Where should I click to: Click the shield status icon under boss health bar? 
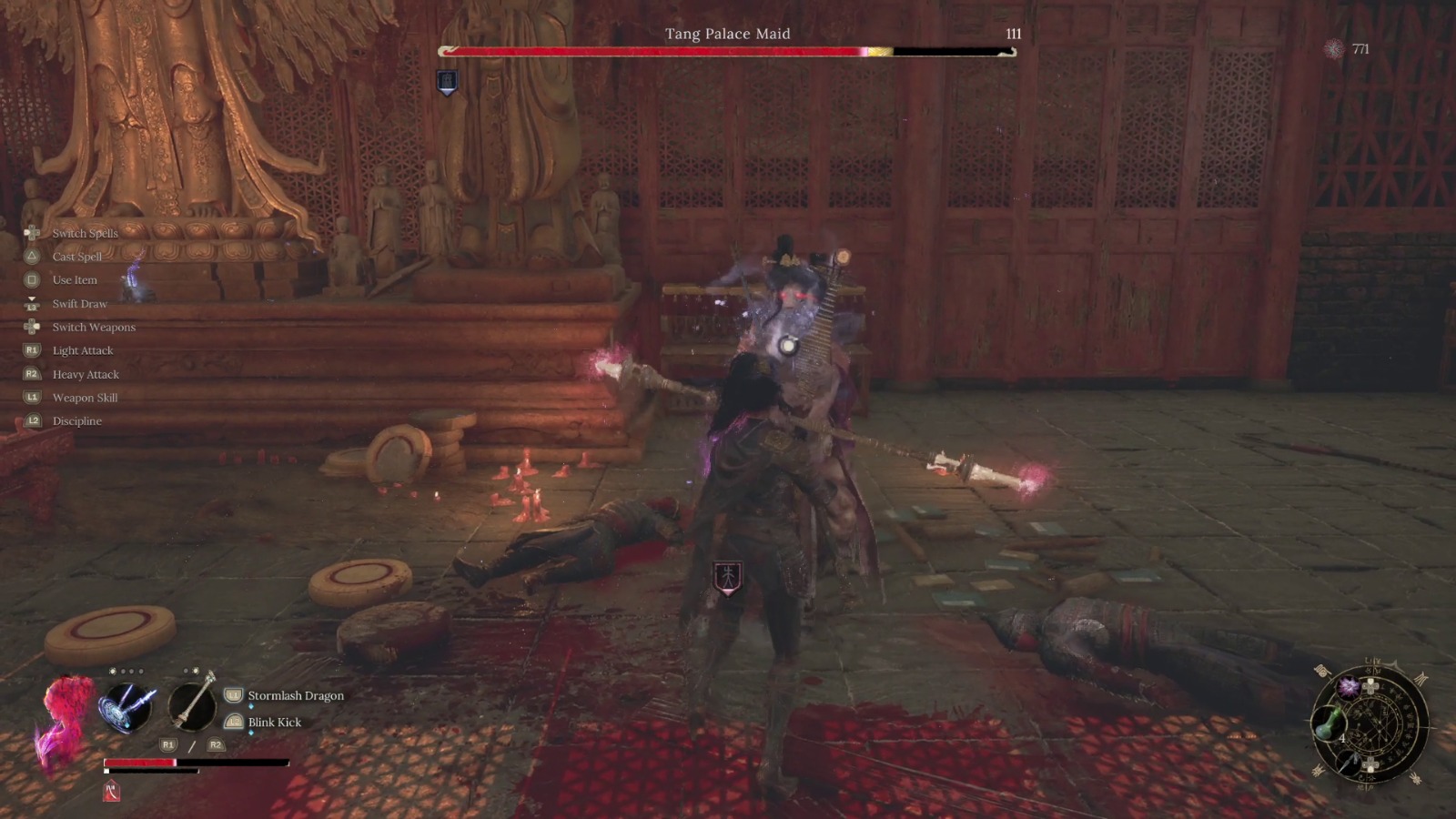[447, 82]
